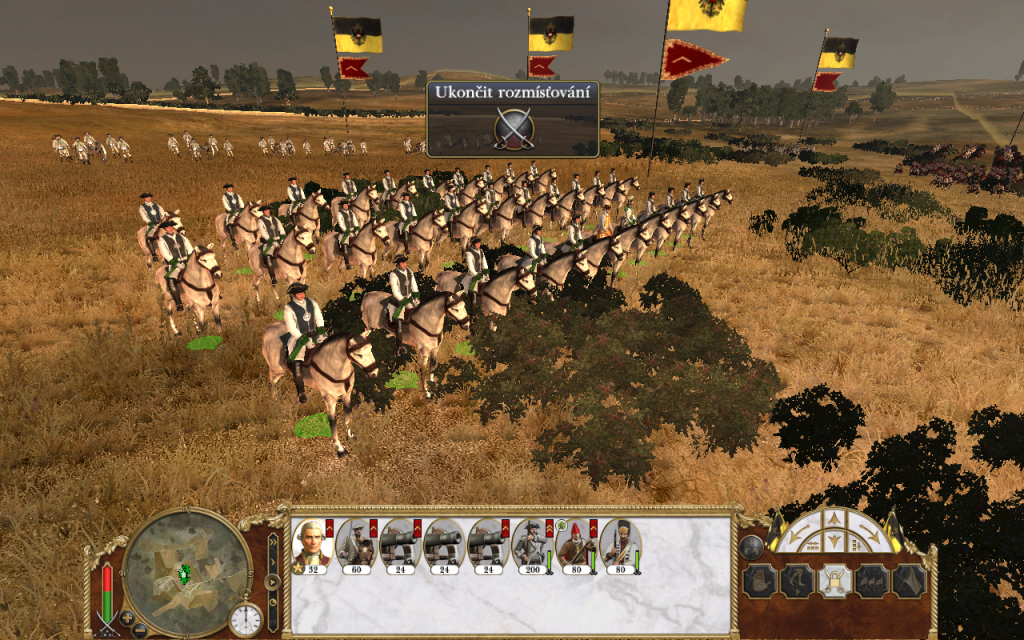Toggle the triple-arrow button in the orders panel
Image resolution: width=1024 pixels, height=640 pixels.
(870, 581)
